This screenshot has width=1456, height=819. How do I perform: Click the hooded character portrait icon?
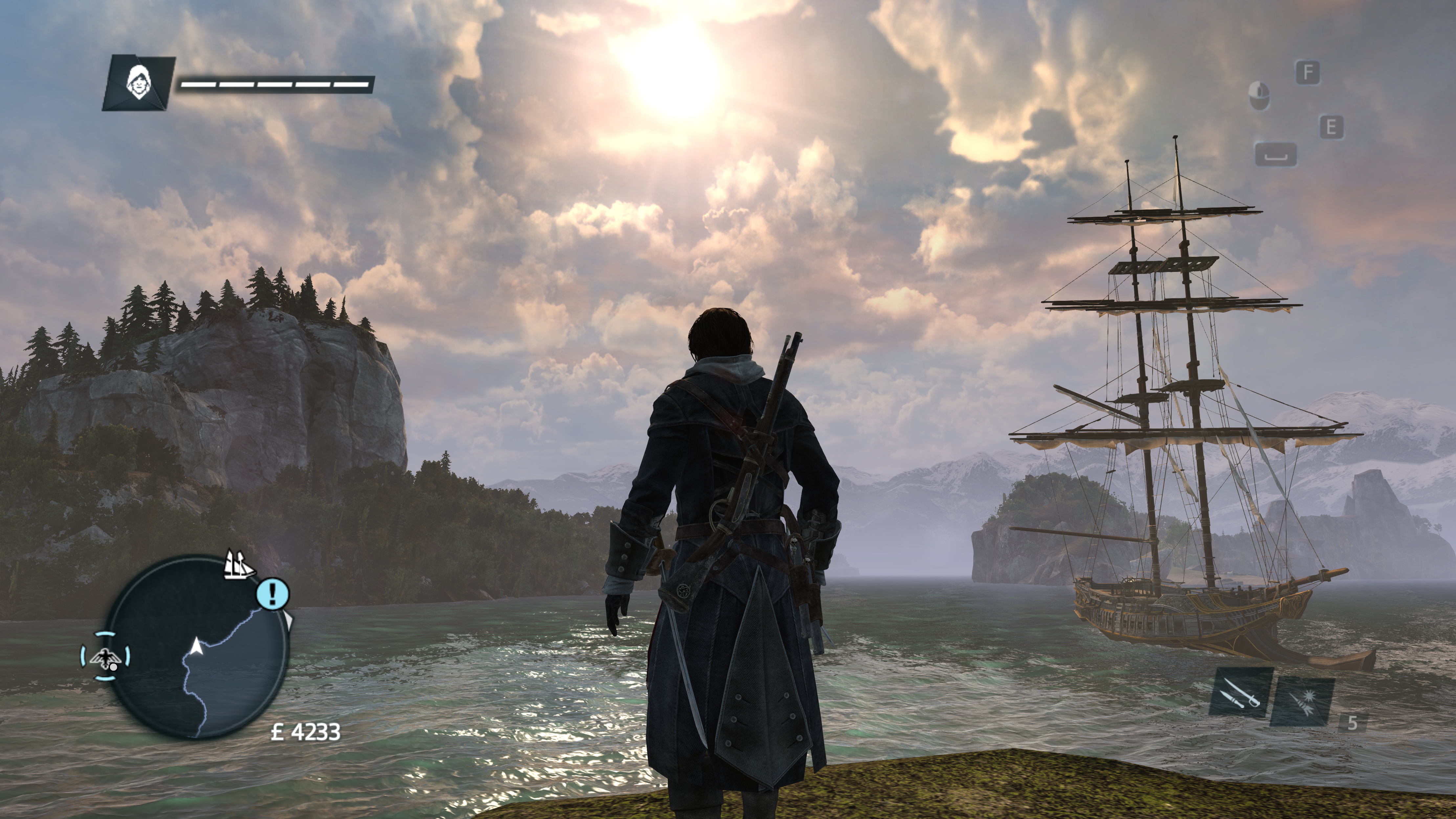(136, 83)
